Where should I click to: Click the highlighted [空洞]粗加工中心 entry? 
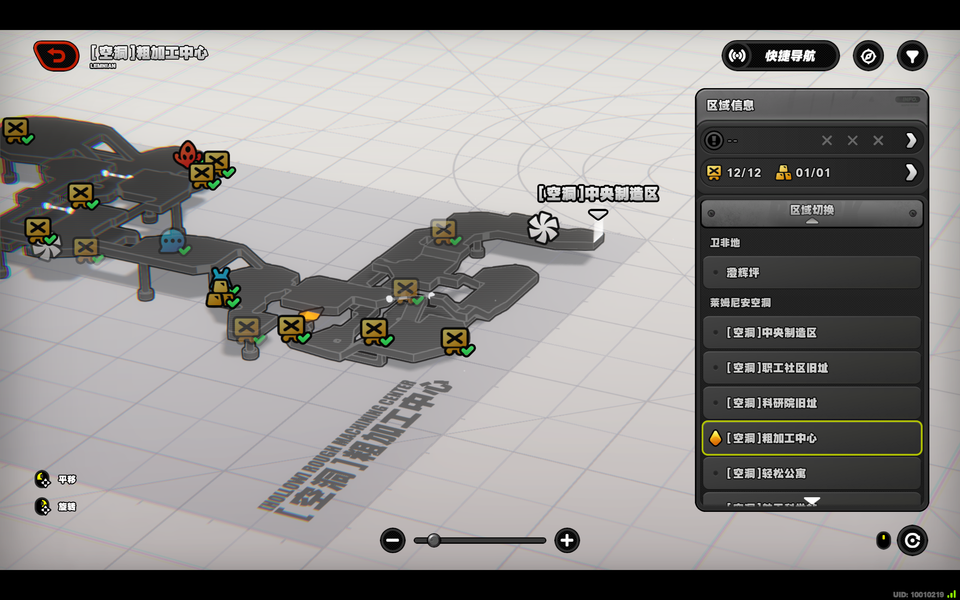[811, 438]
